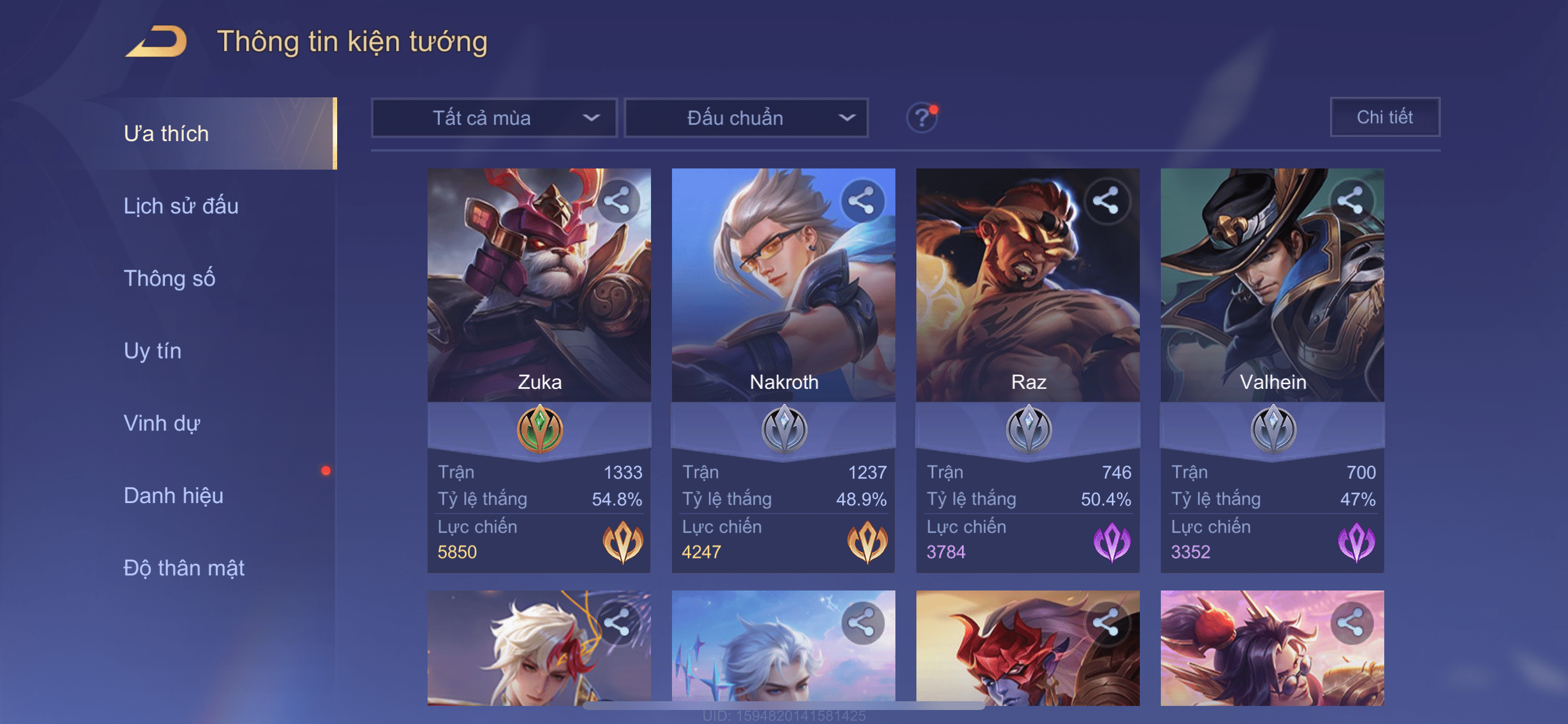Click the share icon on Nakroth
This screenshot has width=1568, height=724.
tap(862, 201)
